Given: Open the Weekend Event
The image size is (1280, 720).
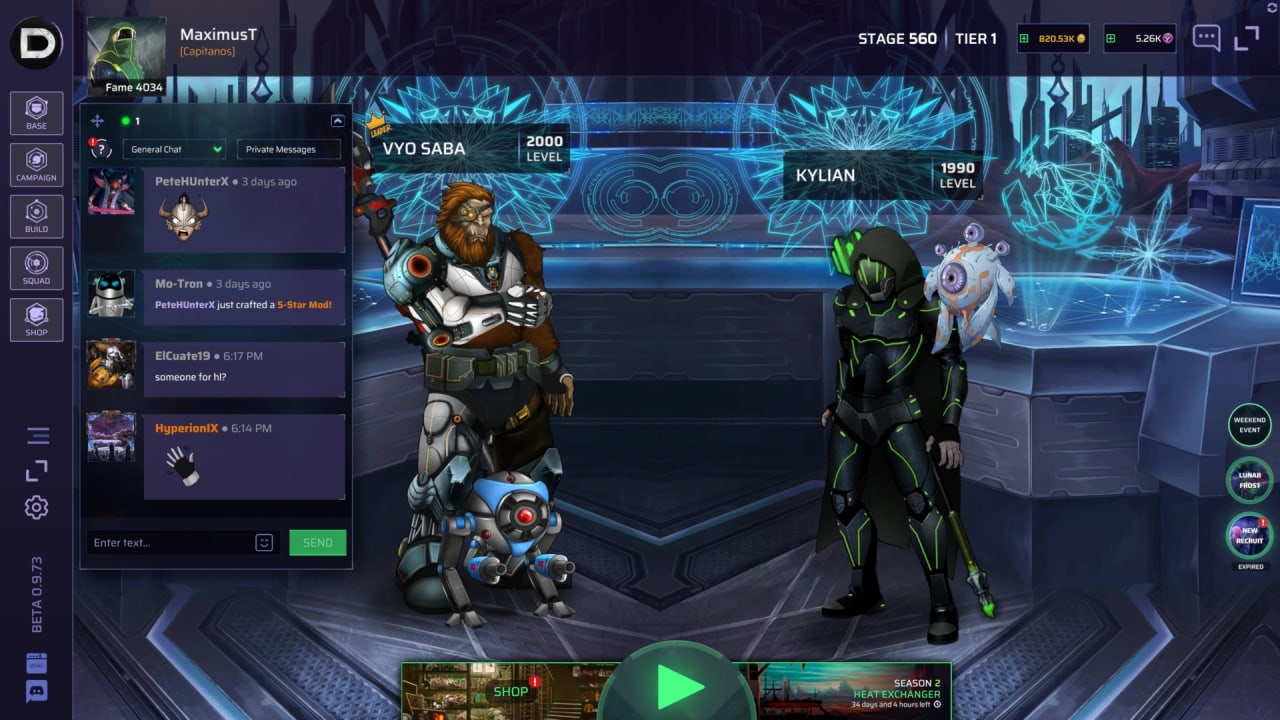Looking at the screenshot, I should 1249,424.
